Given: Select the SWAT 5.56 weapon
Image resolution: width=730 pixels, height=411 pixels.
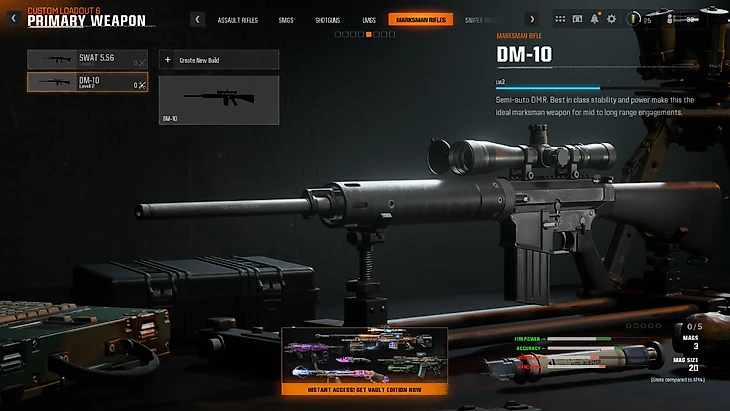Looking at the screenshot, I should point(86,60).
